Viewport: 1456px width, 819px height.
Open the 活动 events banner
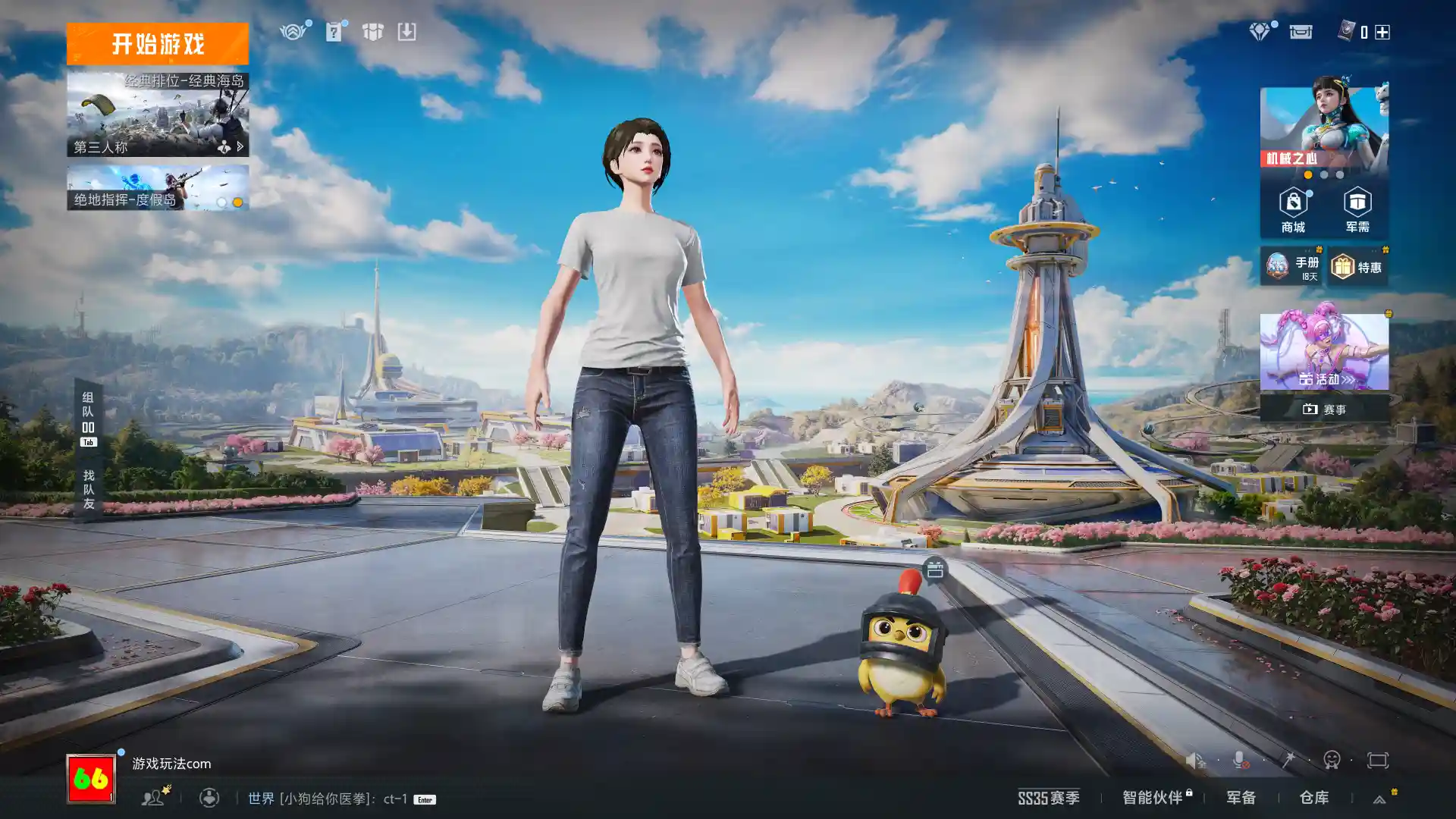(x=1324, y=352)
